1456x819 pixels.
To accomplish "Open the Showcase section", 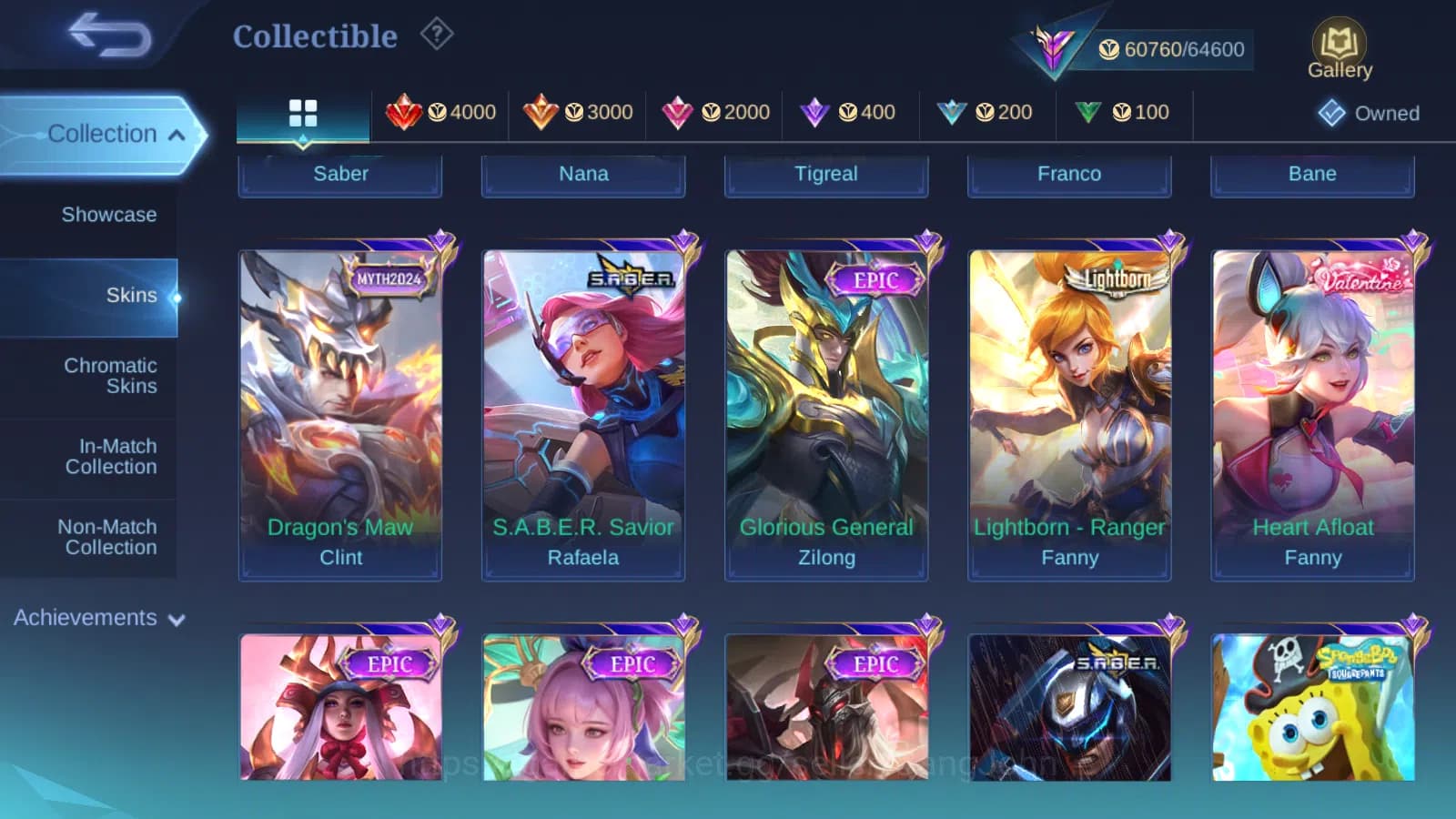I will pyautogui.click(x=109, y=215).
